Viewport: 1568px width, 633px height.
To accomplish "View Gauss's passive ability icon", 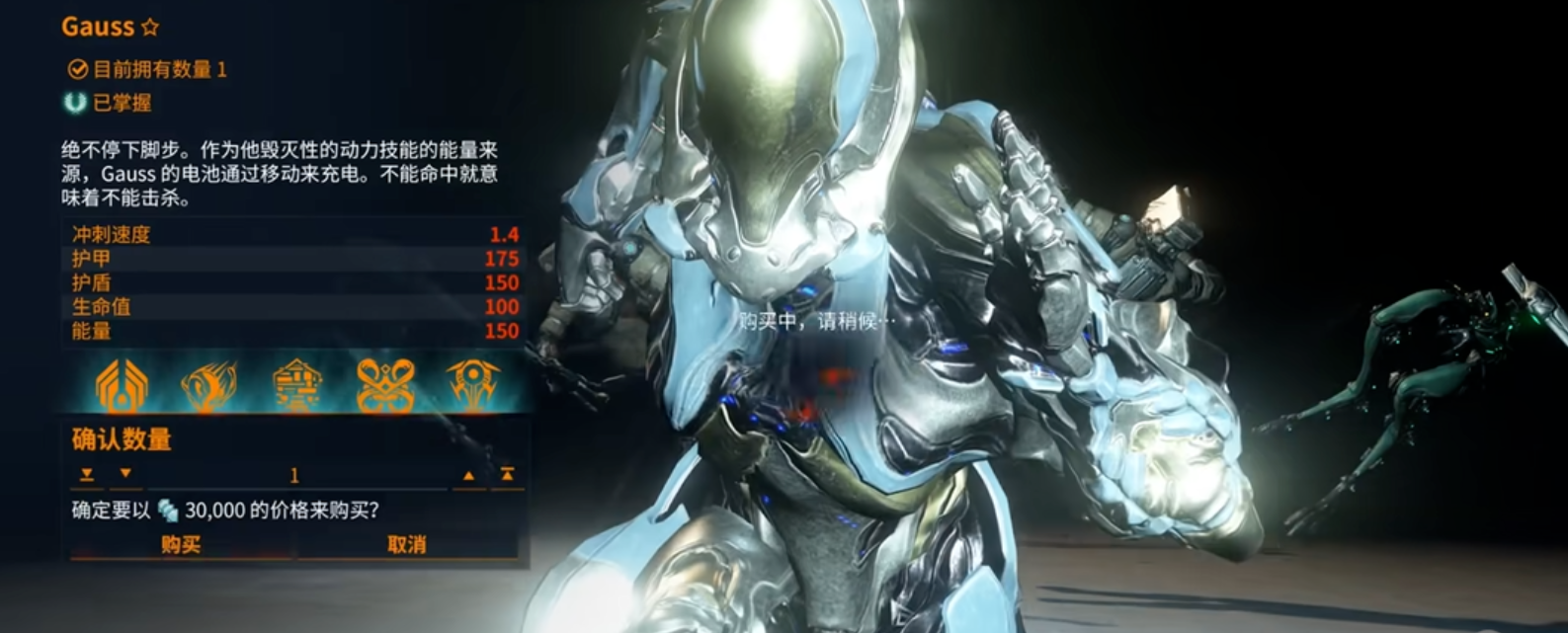I will [122, 385].
